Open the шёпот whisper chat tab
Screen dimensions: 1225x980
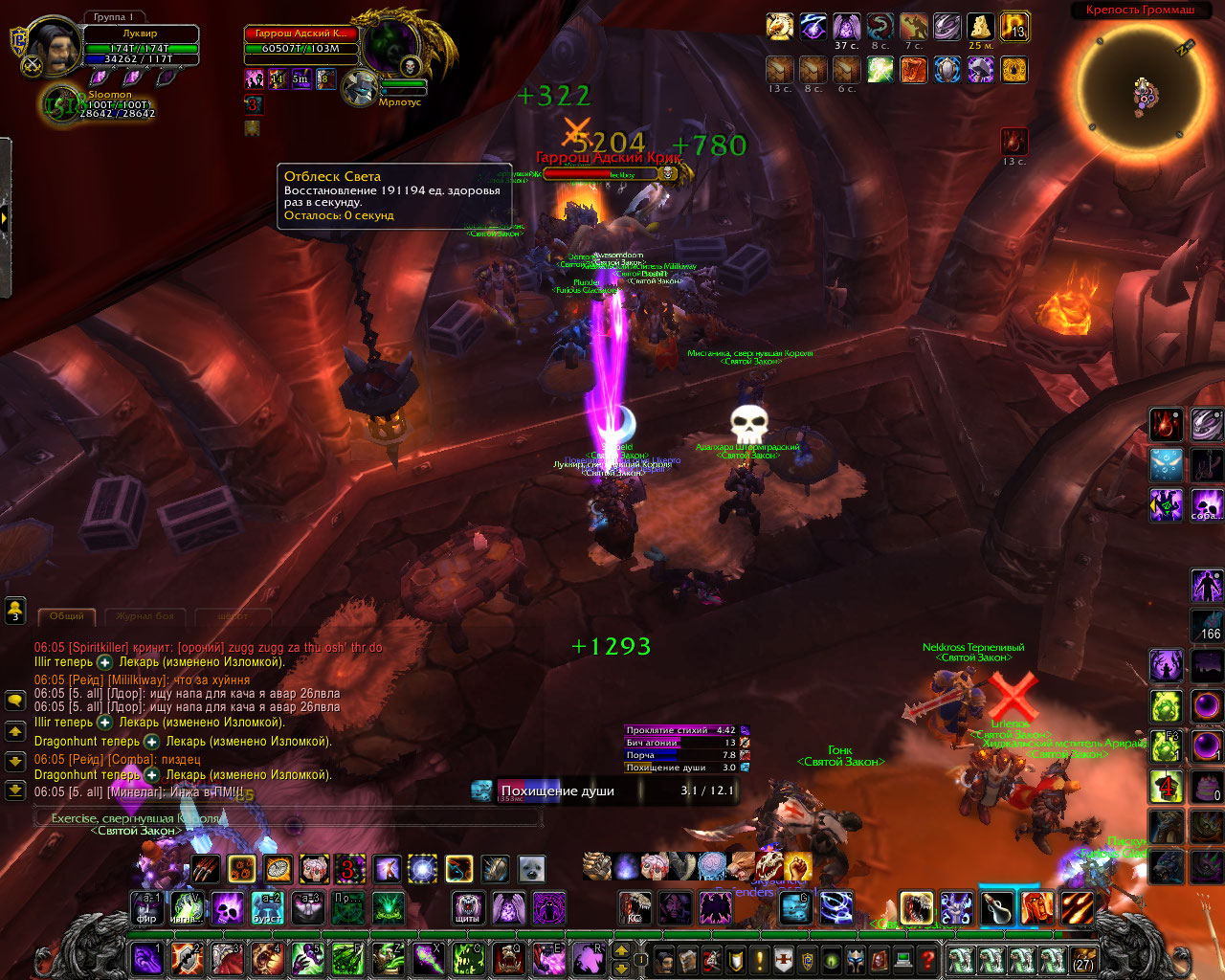coord(233,616)
